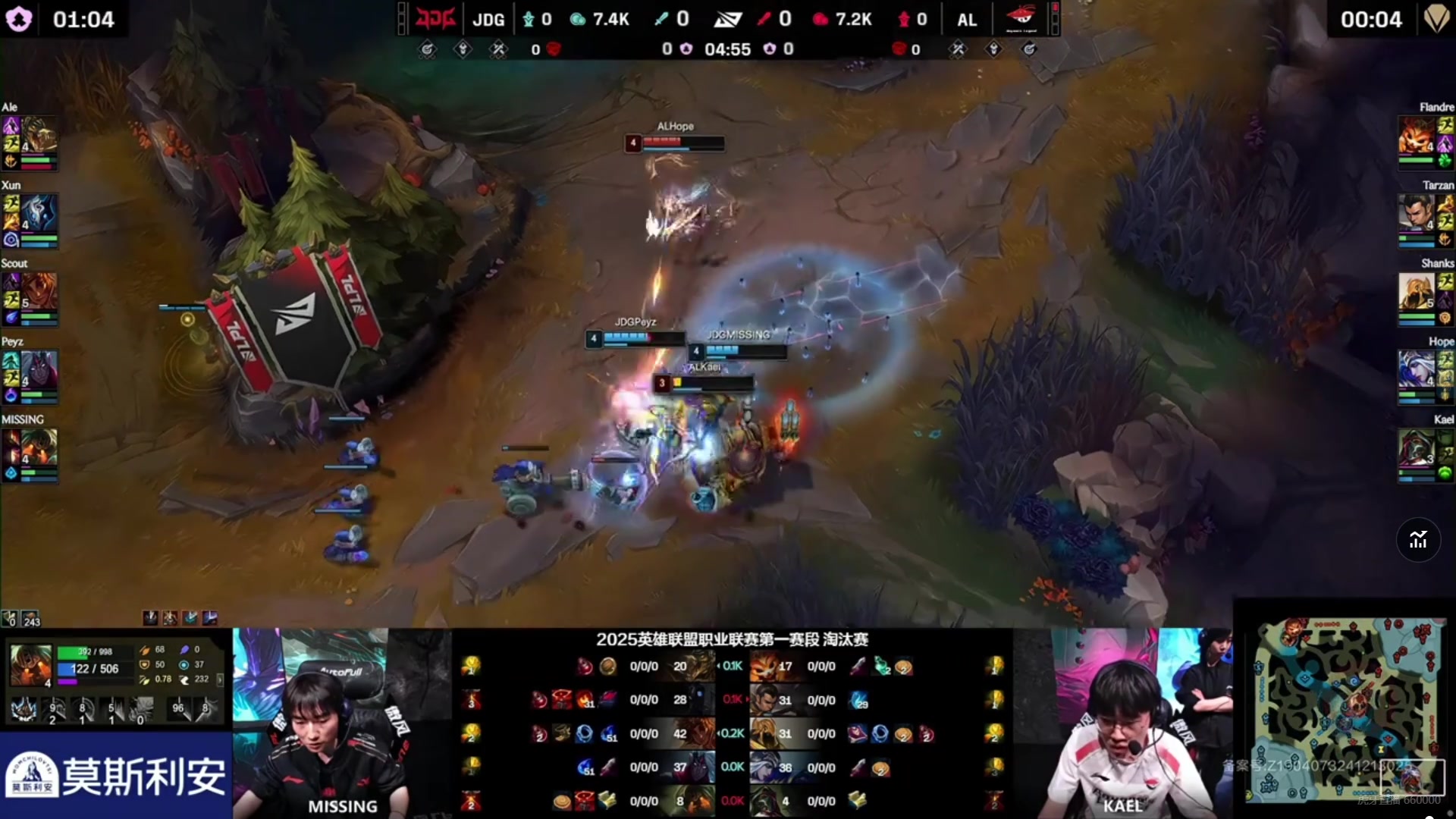Viewport: 1456px width, 819px height.
Task: Click the selected champion portrait in stats panel
Action: [30, 665]
